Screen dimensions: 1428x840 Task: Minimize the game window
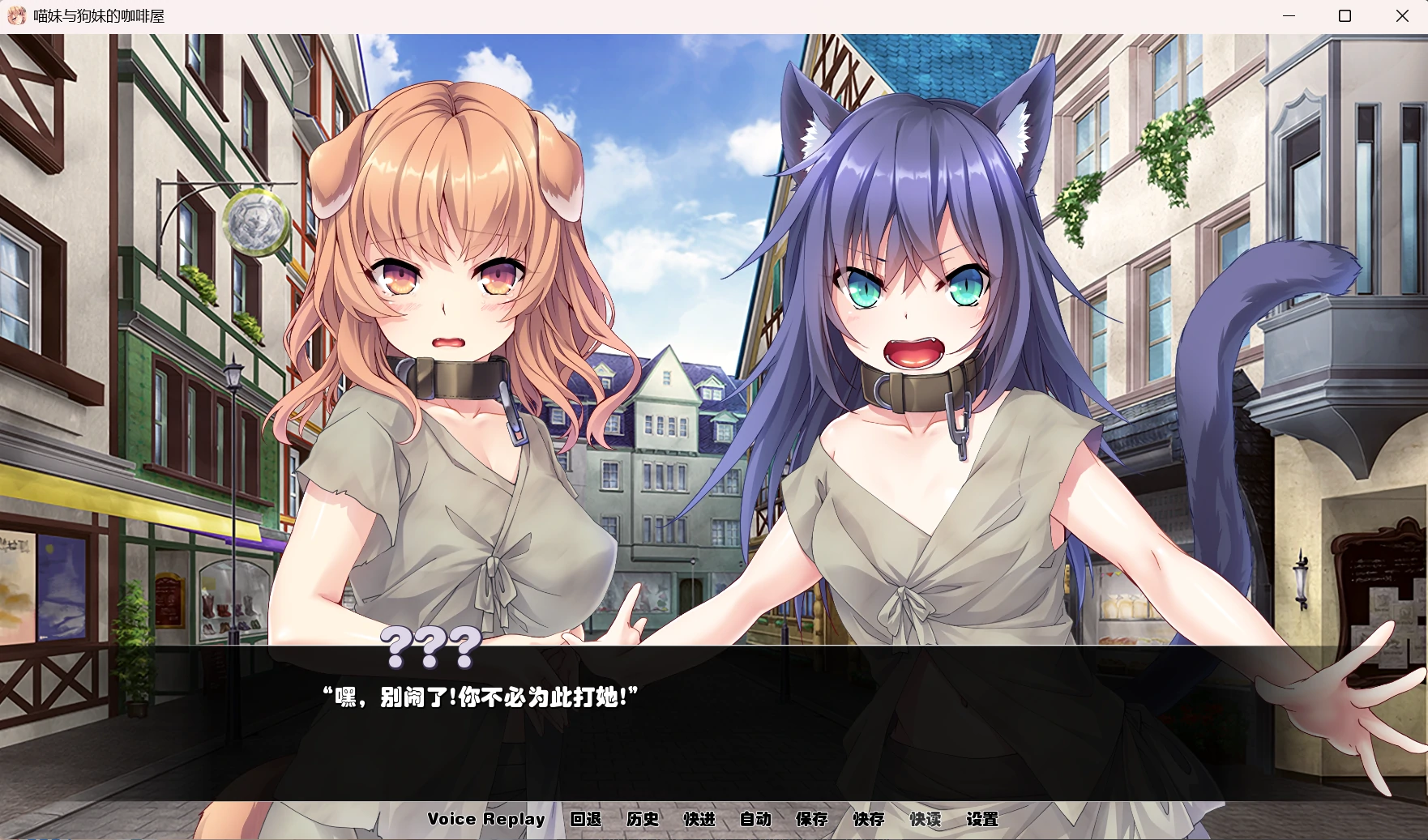click(x=1287, y=15)
